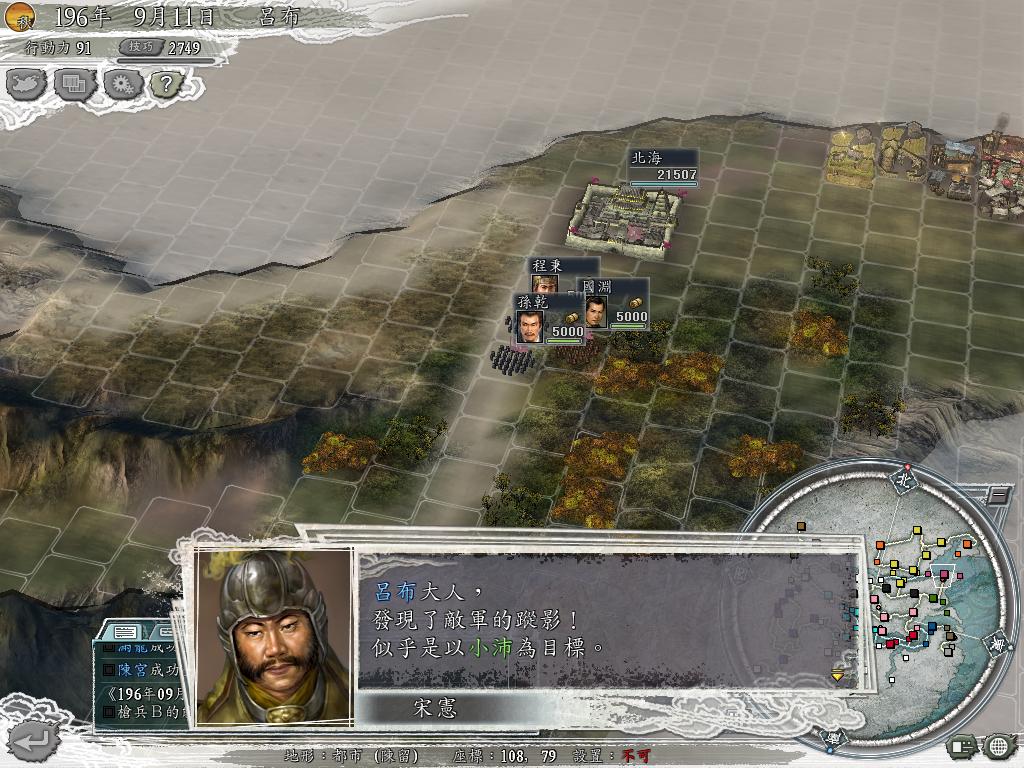Open the map-shaped overview button
Viewport: 1024px width, 768px height.
point(27,84)
